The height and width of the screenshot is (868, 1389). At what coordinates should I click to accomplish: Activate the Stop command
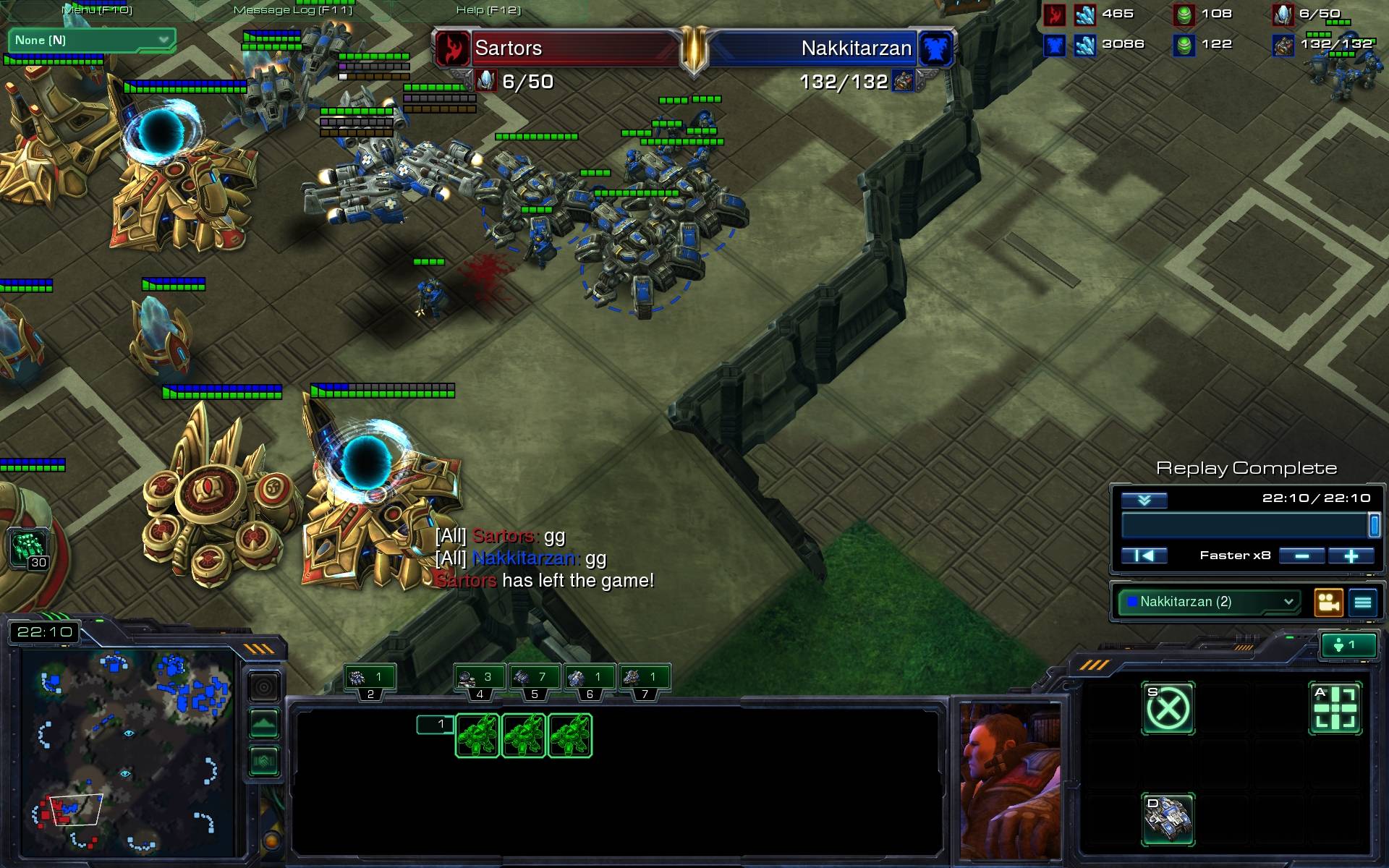pyautogui.click(x=1168, y=708)
